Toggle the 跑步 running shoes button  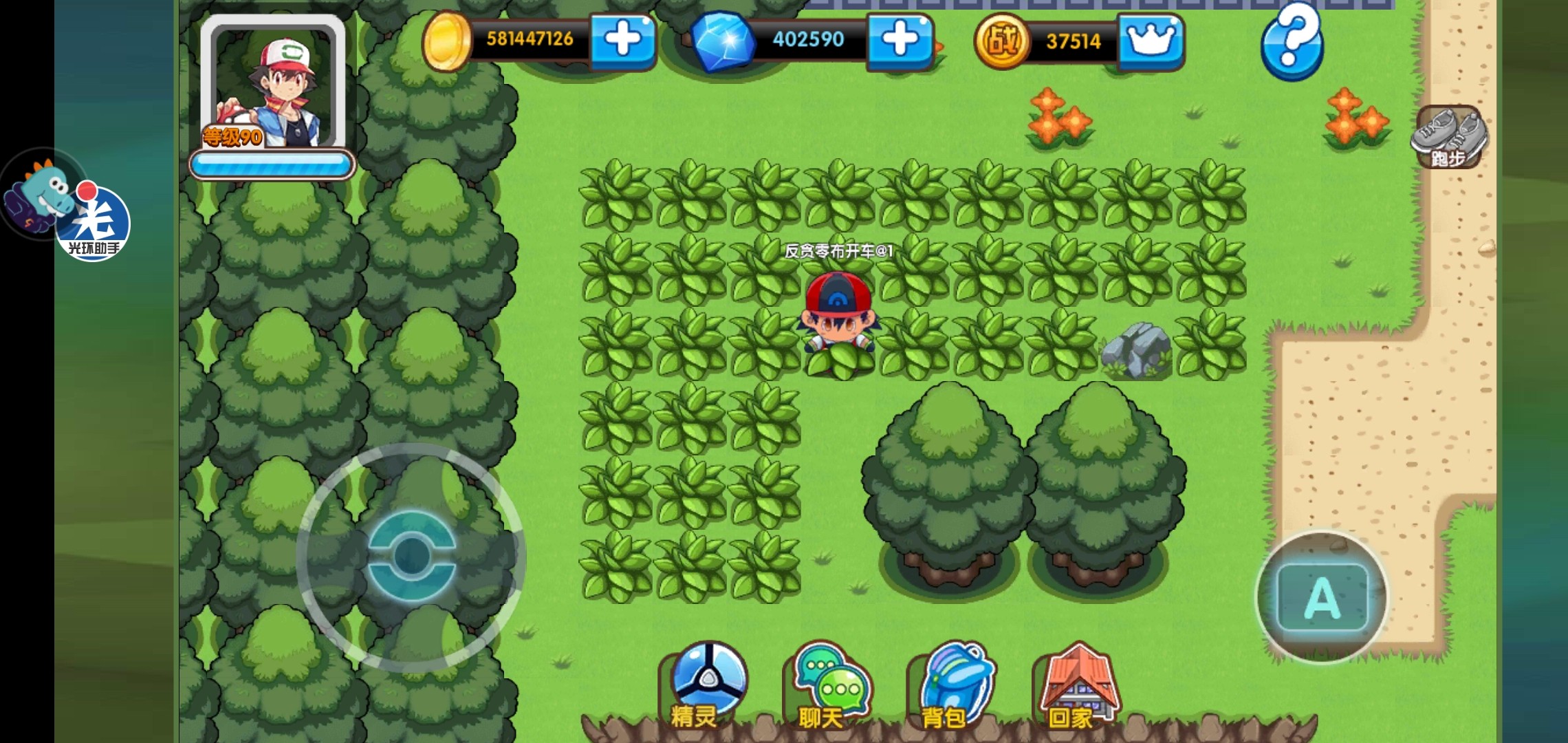(1449, 136)
